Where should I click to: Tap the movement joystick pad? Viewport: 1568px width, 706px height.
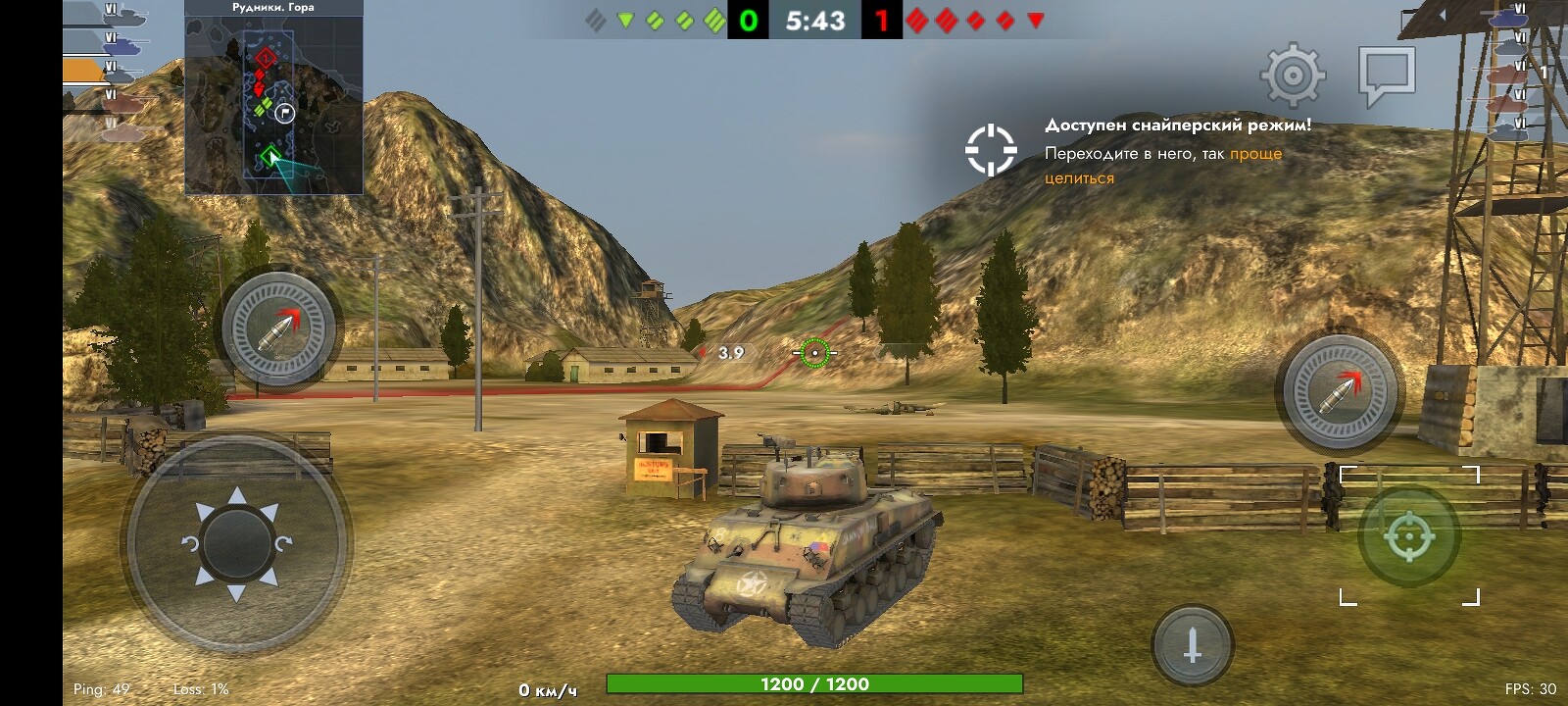pos(236,543)
